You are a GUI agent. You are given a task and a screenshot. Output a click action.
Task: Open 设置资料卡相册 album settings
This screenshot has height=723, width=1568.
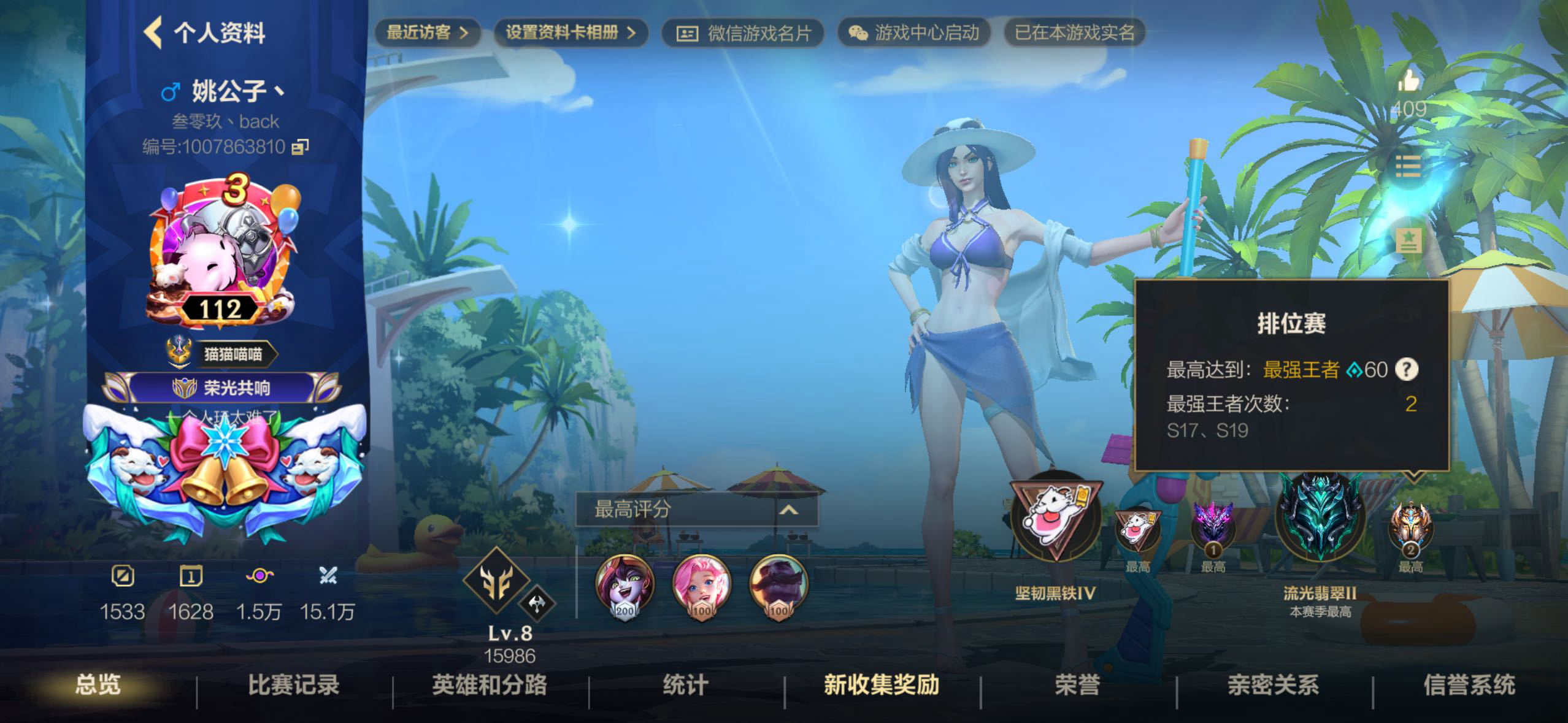(x=570, y=33)
